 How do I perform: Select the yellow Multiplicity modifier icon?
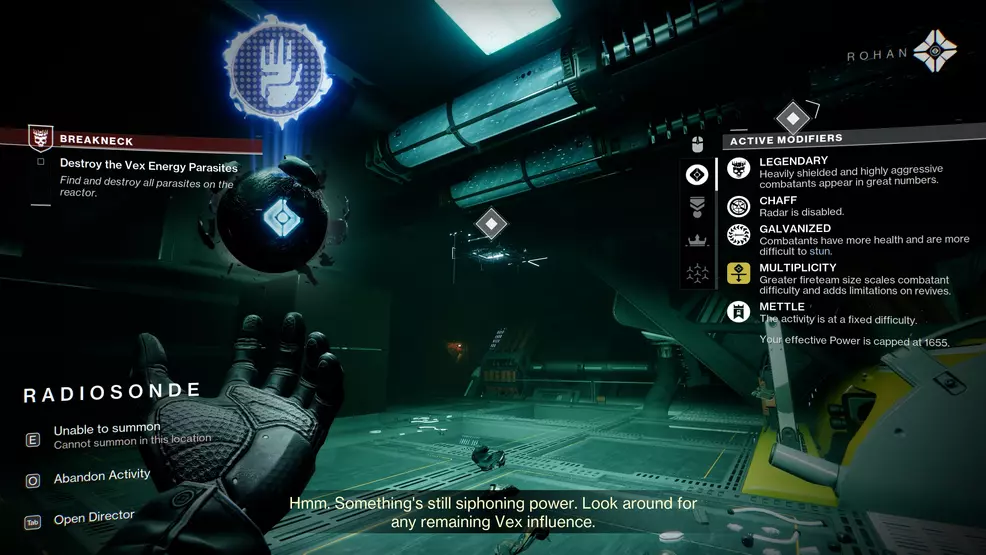pyautogui.click(x=739, y=273)
